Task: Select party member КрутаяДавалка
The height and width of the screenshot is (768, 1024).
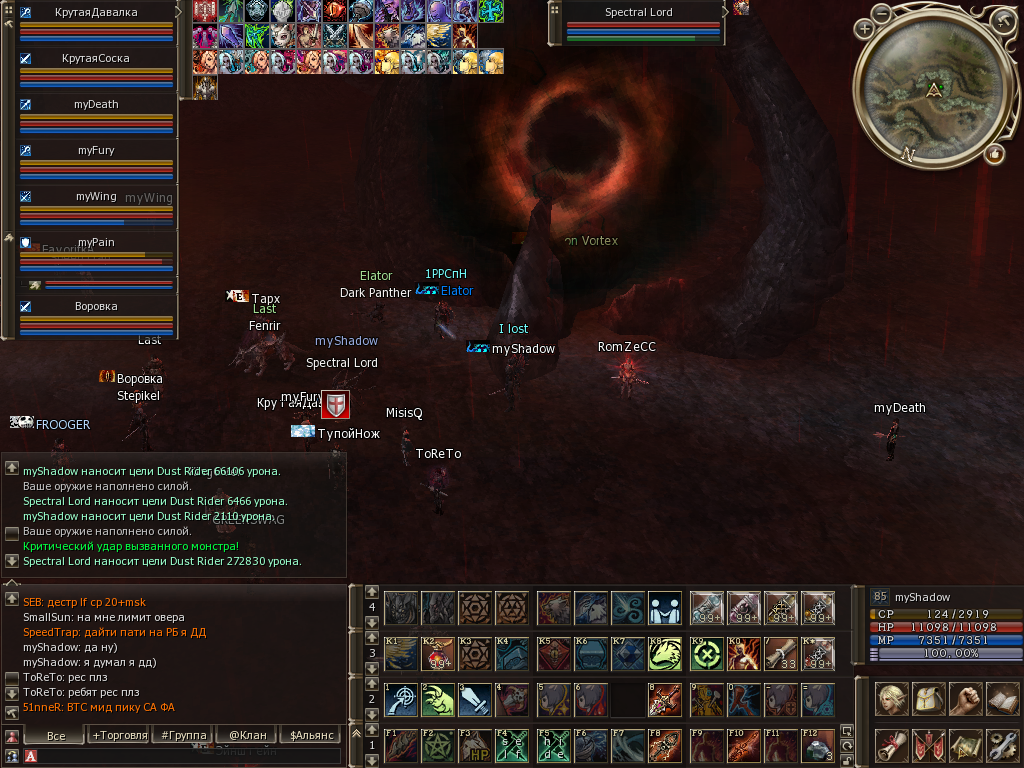Action: click(97, 12)
